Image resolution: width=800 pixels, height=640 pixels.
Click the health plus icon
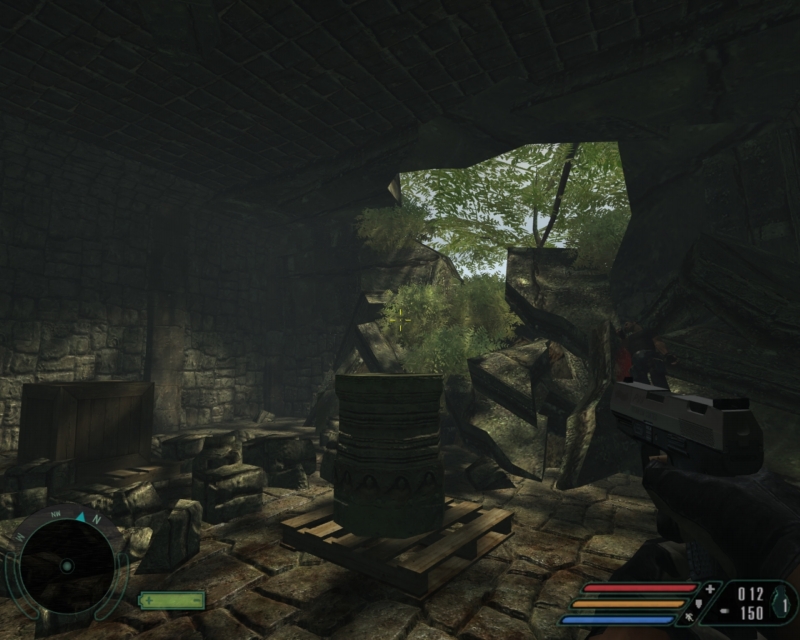pyautogui.click(x=711, y=588)
